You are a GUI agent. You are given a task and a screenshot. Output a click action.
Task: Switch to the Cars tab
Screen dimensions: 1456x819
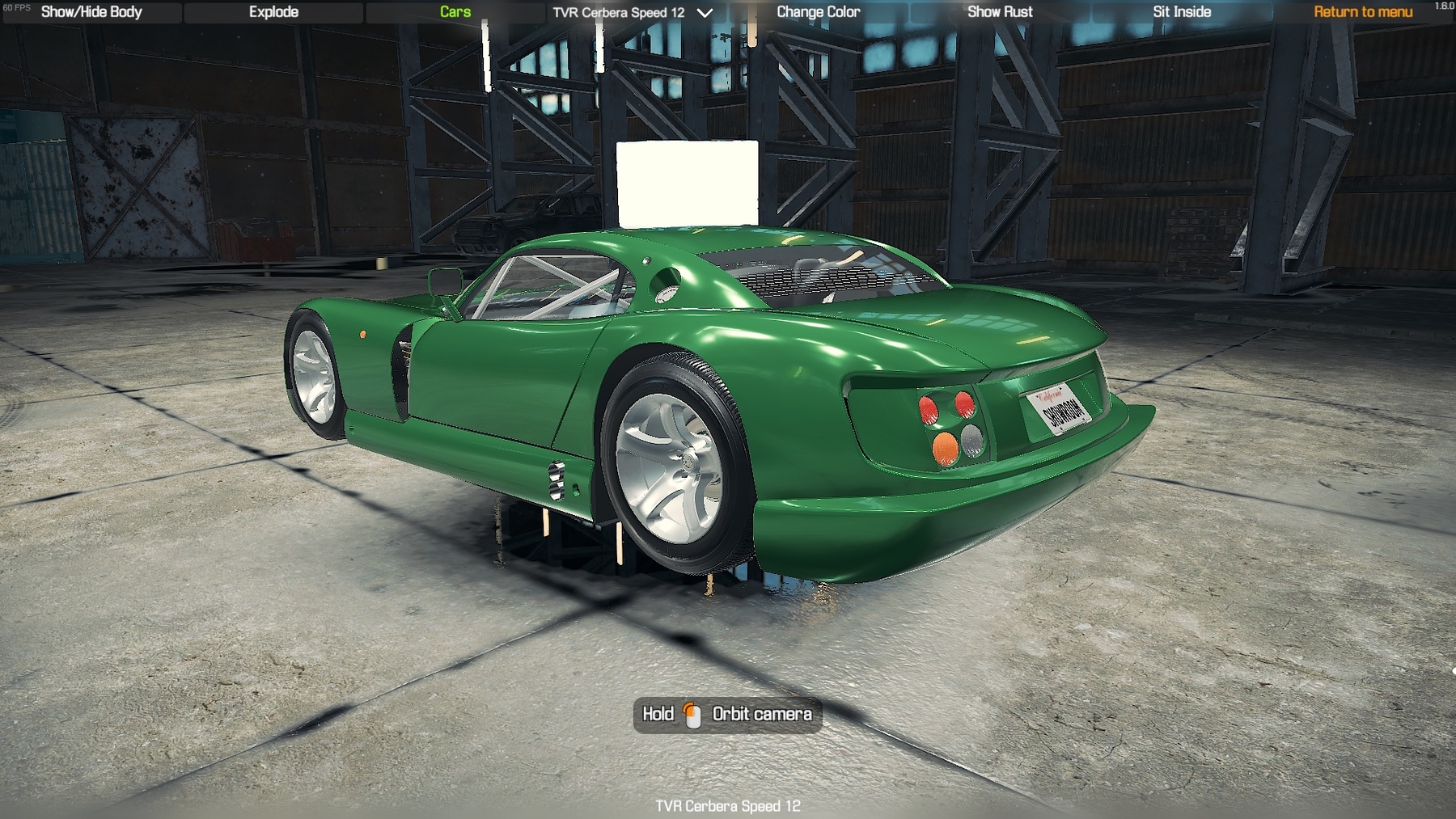(x=455, y=12)
